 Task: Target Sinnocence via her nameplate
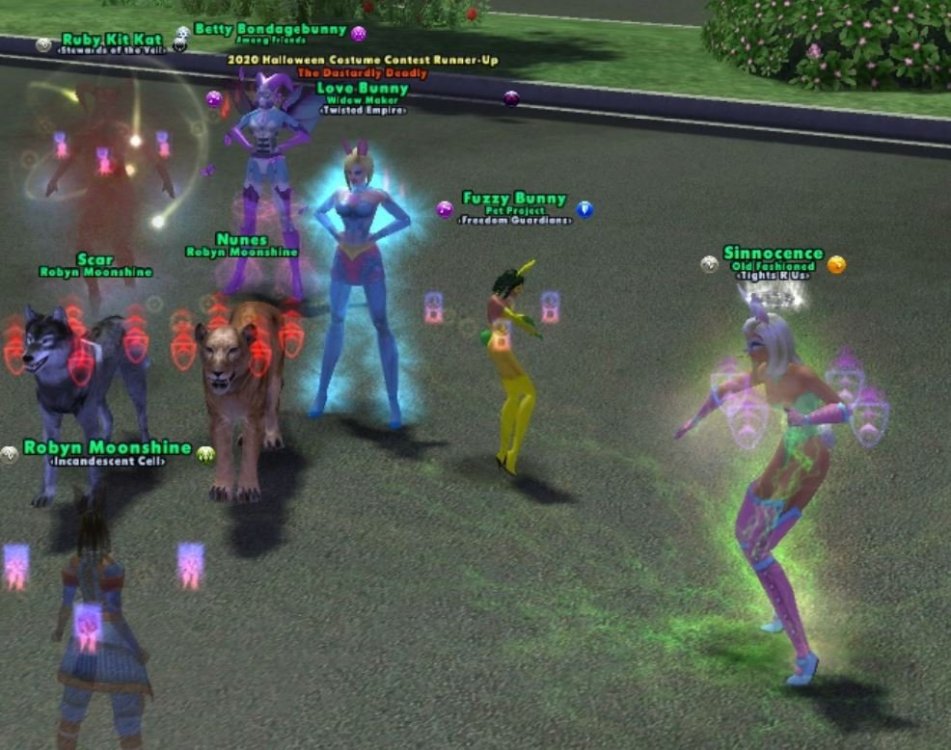[x=773, y=254]
